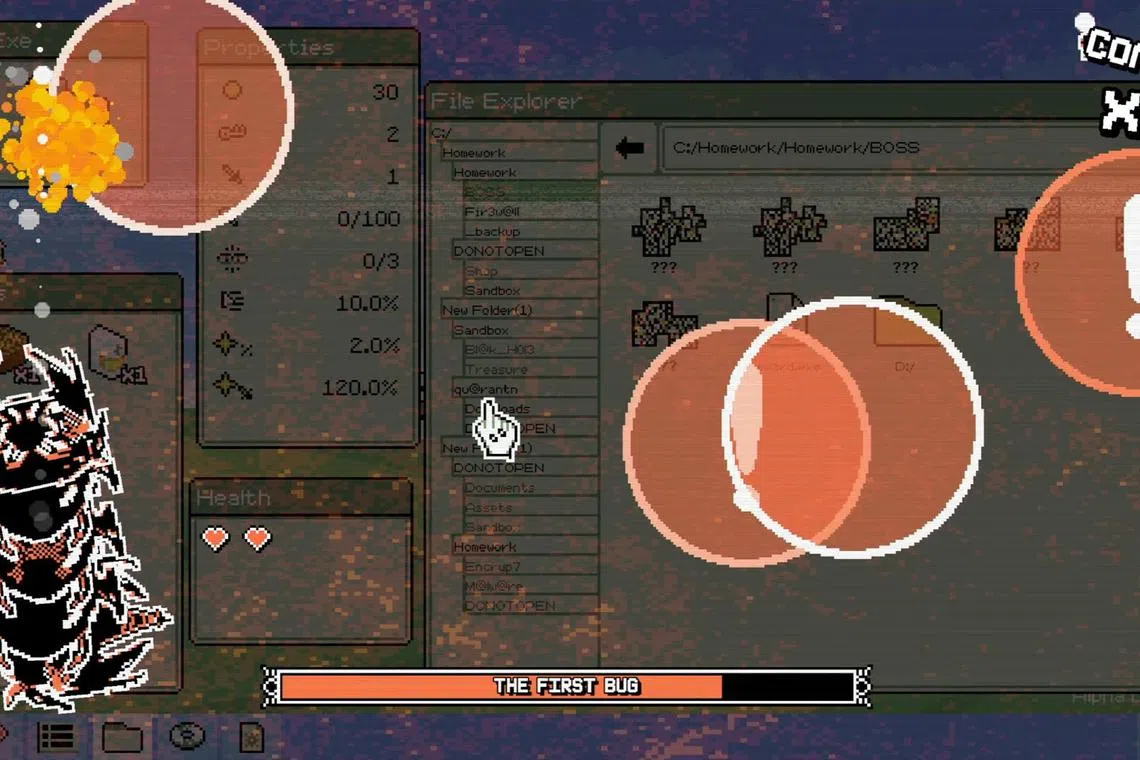The height and width of the screenshot is (760, 1140).
Task: Click the back arrow in File Explorer
Action: (630, 148)
